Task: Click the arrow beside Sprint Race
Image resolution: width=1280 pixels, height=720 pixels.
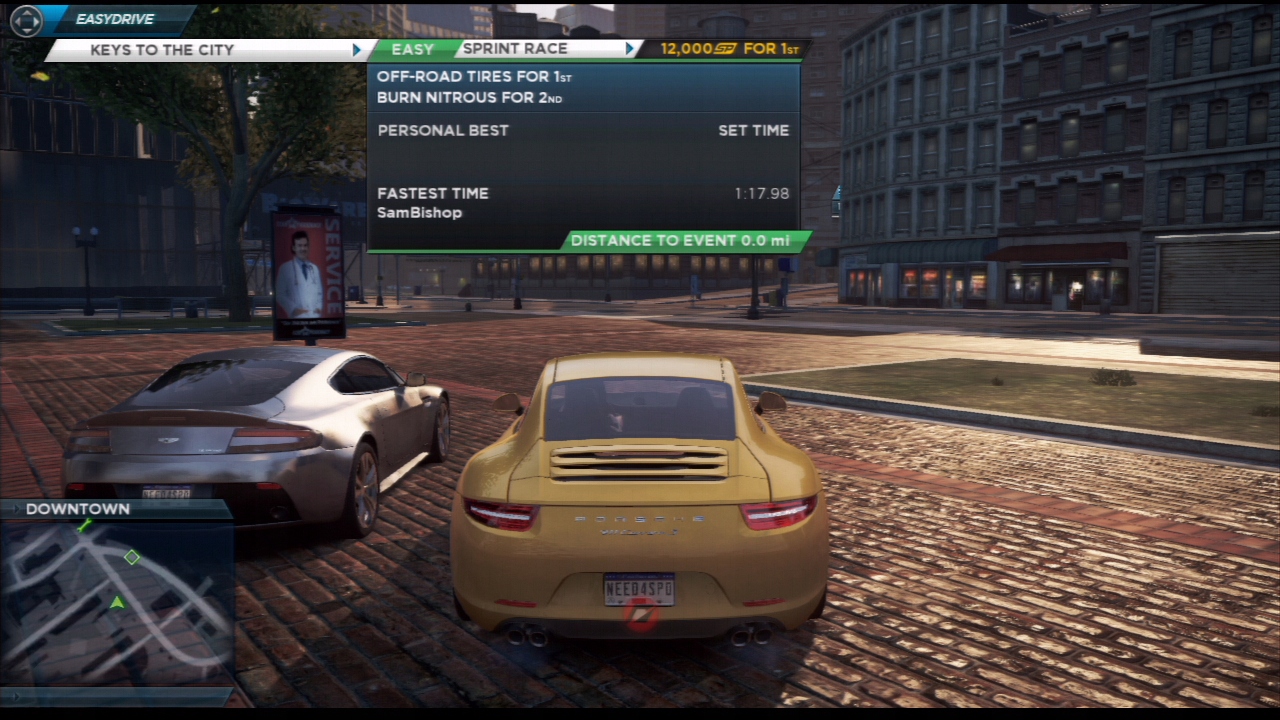Action: tap(630, 49)
